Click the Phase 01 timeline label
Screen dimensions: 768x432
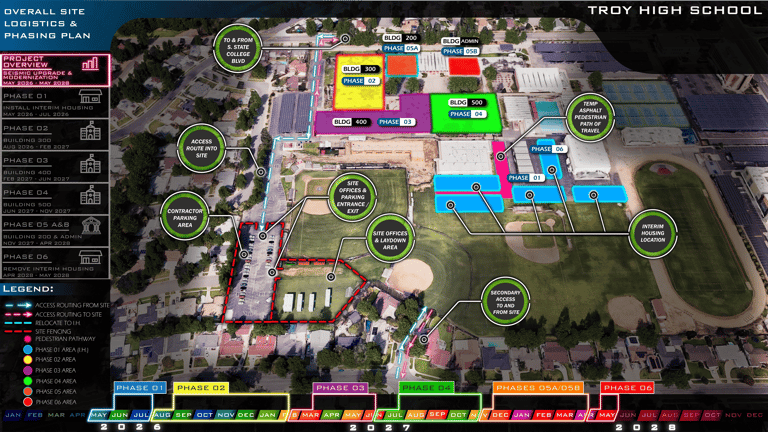140,387
